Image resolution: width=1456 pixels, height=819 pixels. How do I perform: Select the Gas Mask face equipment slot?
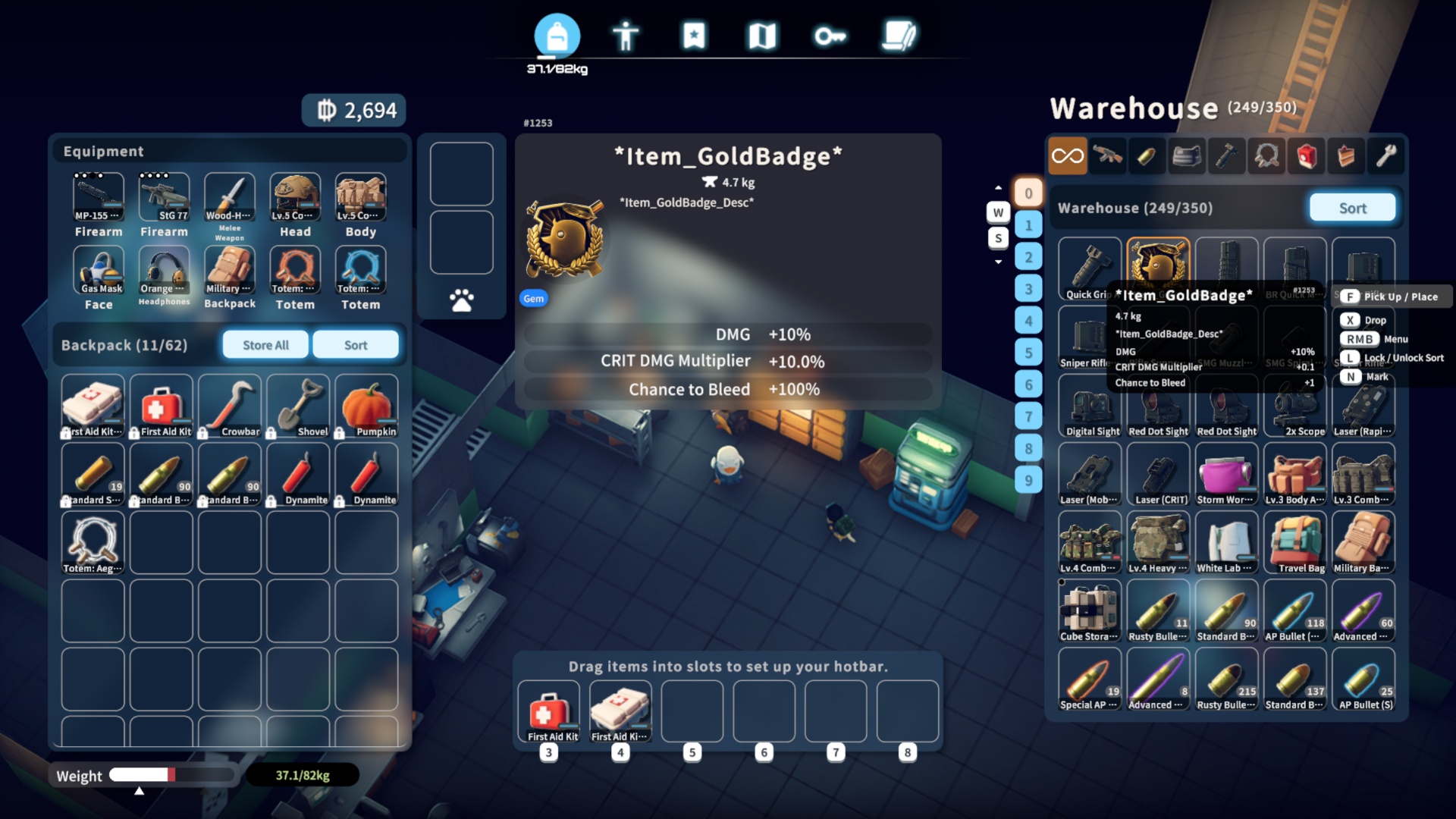coord(99,271)
